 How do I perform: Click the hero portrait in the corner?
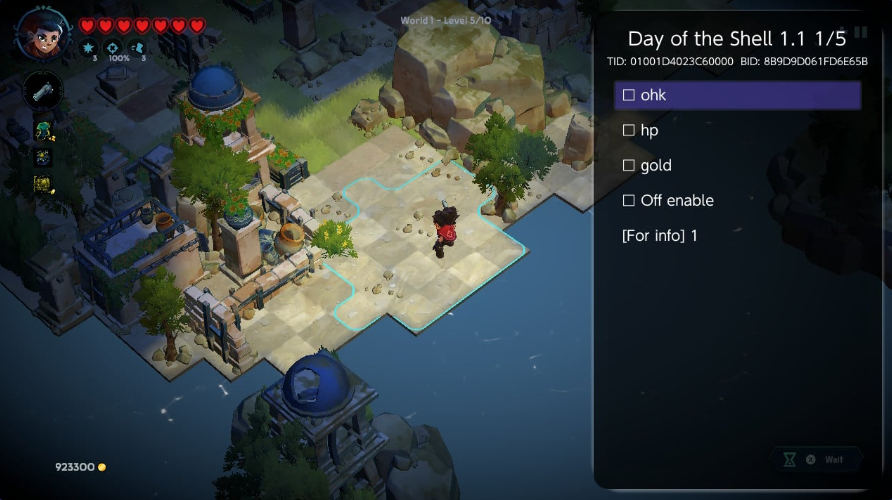(43, 33)
